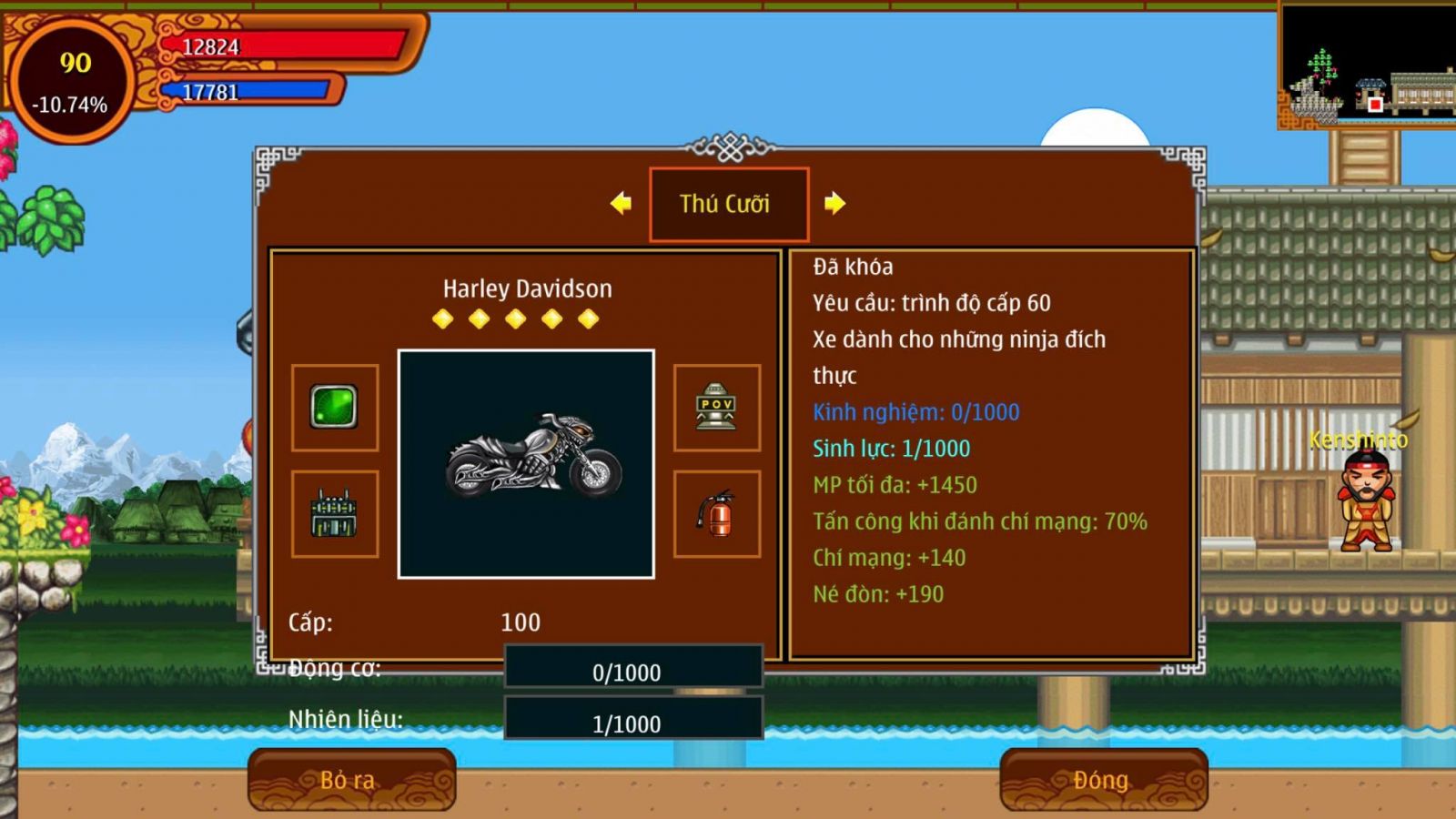Select the green engine crate slot
The height and width of the screenshot is (819, 1456).
335,513
